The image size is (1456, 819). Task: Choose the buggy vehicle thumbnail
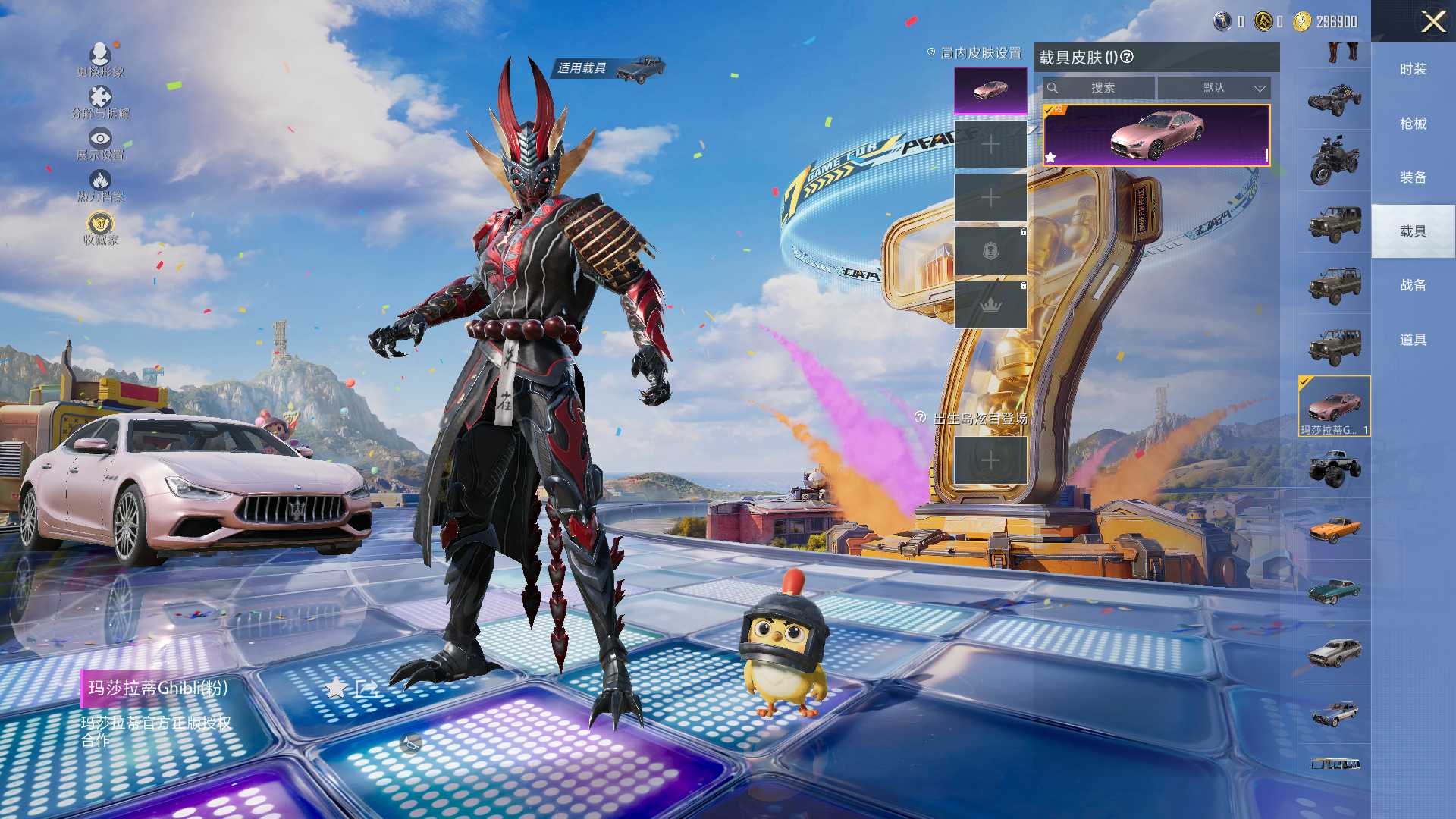(x=1334, y=99)
